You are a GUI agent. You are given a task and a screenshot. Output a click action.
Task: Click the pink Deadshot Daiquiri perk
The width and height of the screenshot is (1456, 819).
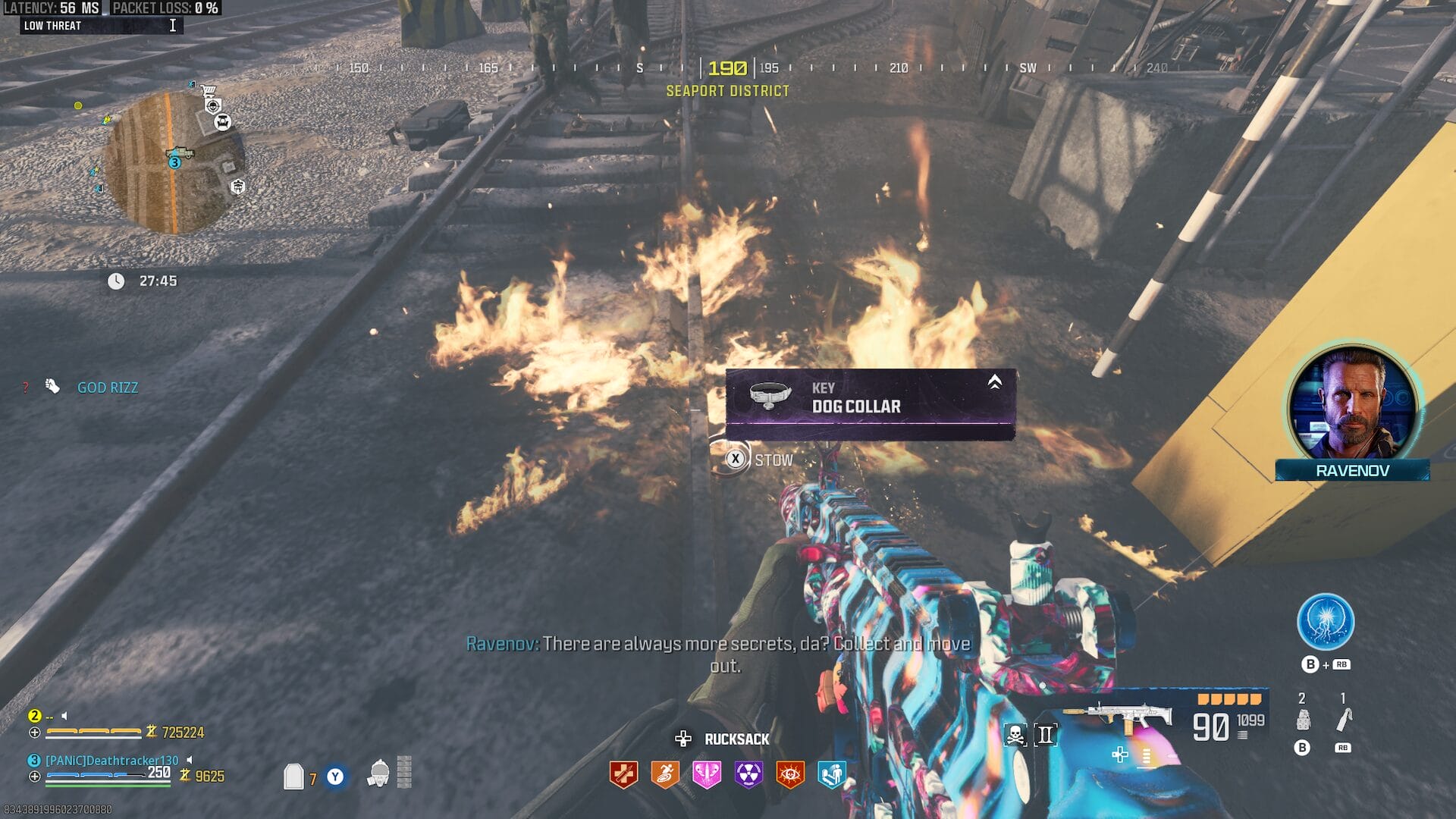[x=707, y=774]
